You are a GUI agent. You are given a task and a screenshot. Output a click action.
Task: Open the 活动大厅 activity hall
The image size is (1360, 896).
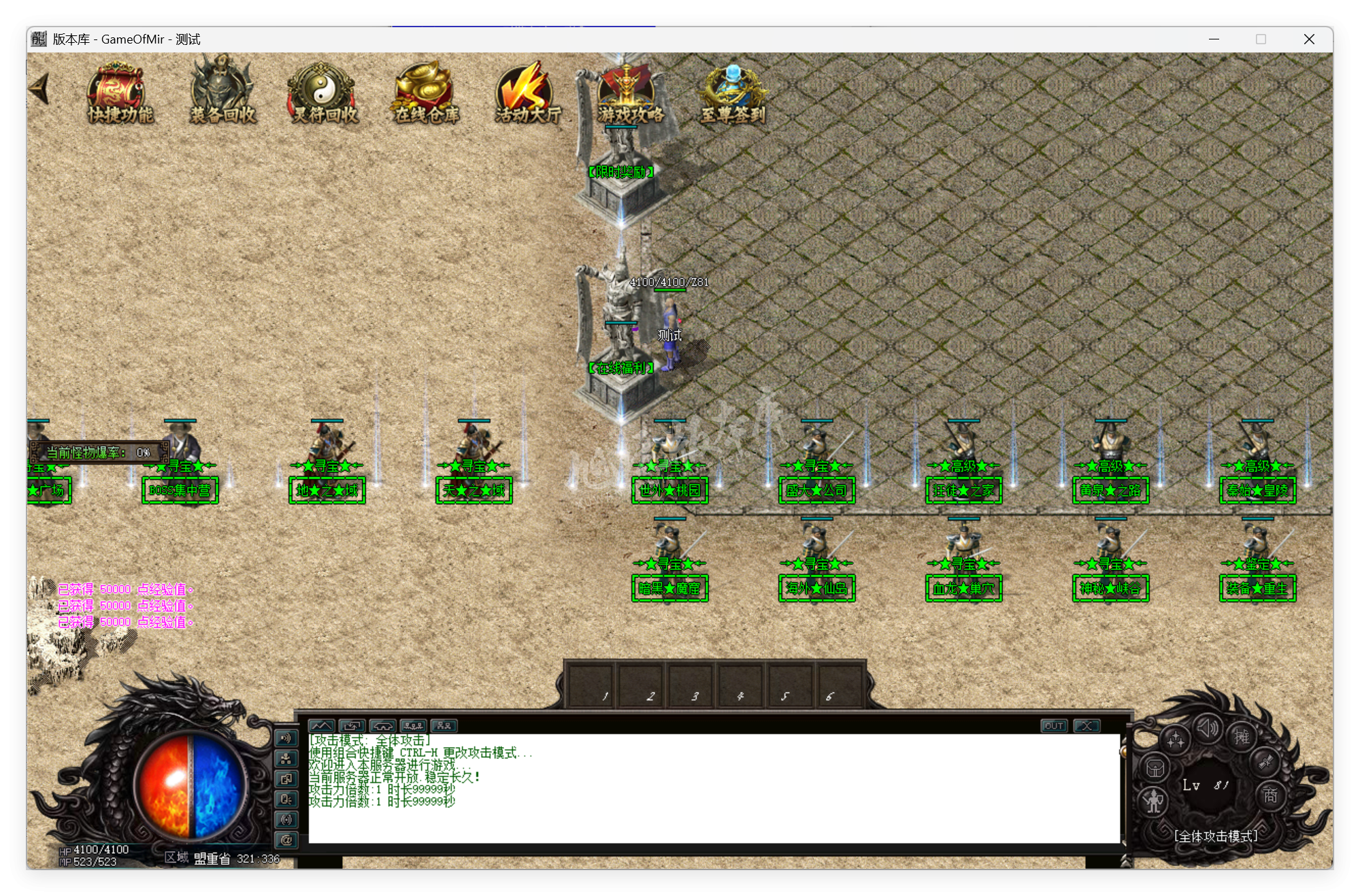[526, 90]
